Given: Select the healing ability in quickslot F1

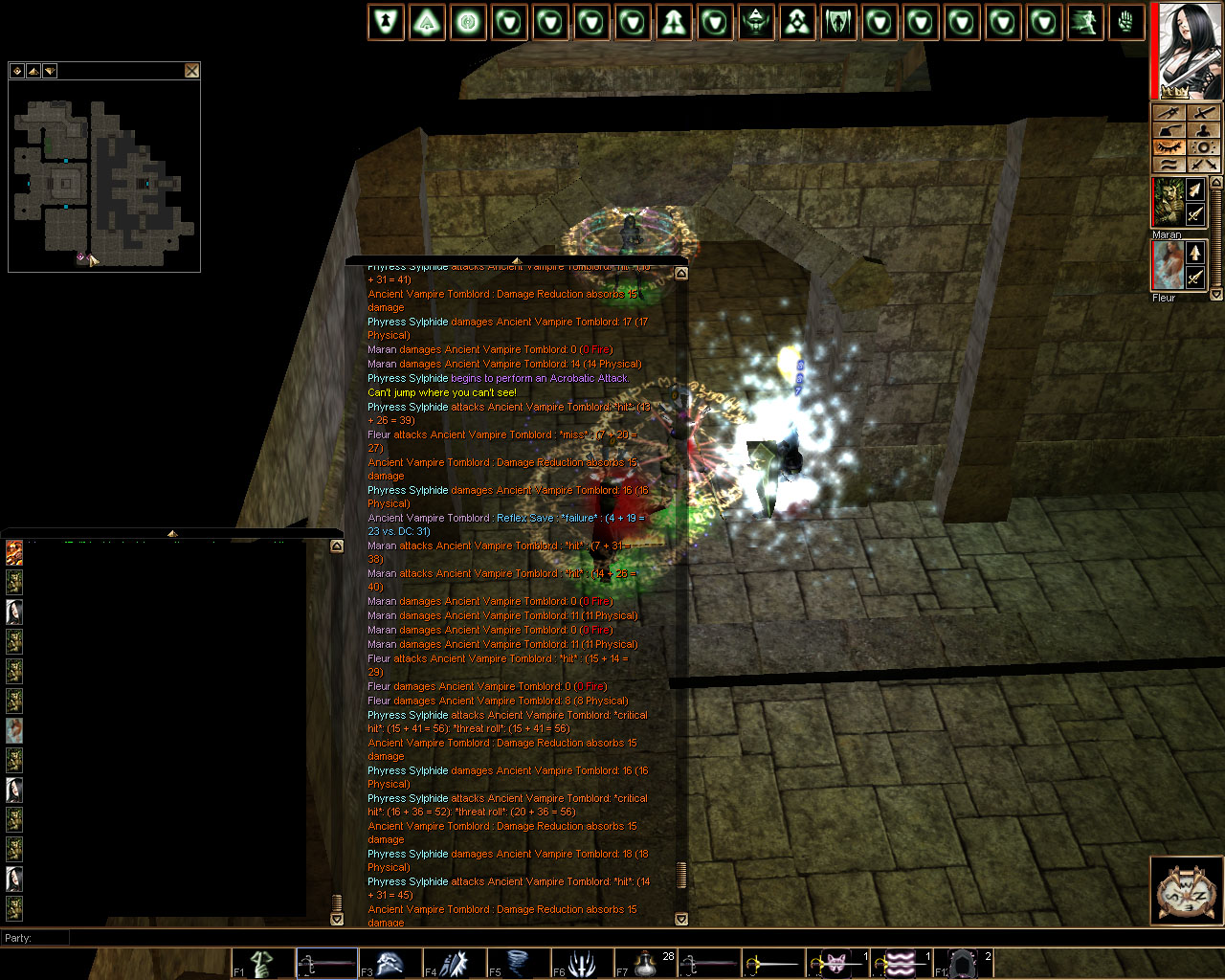Looking at the screenshot, I should coord(260,962).
